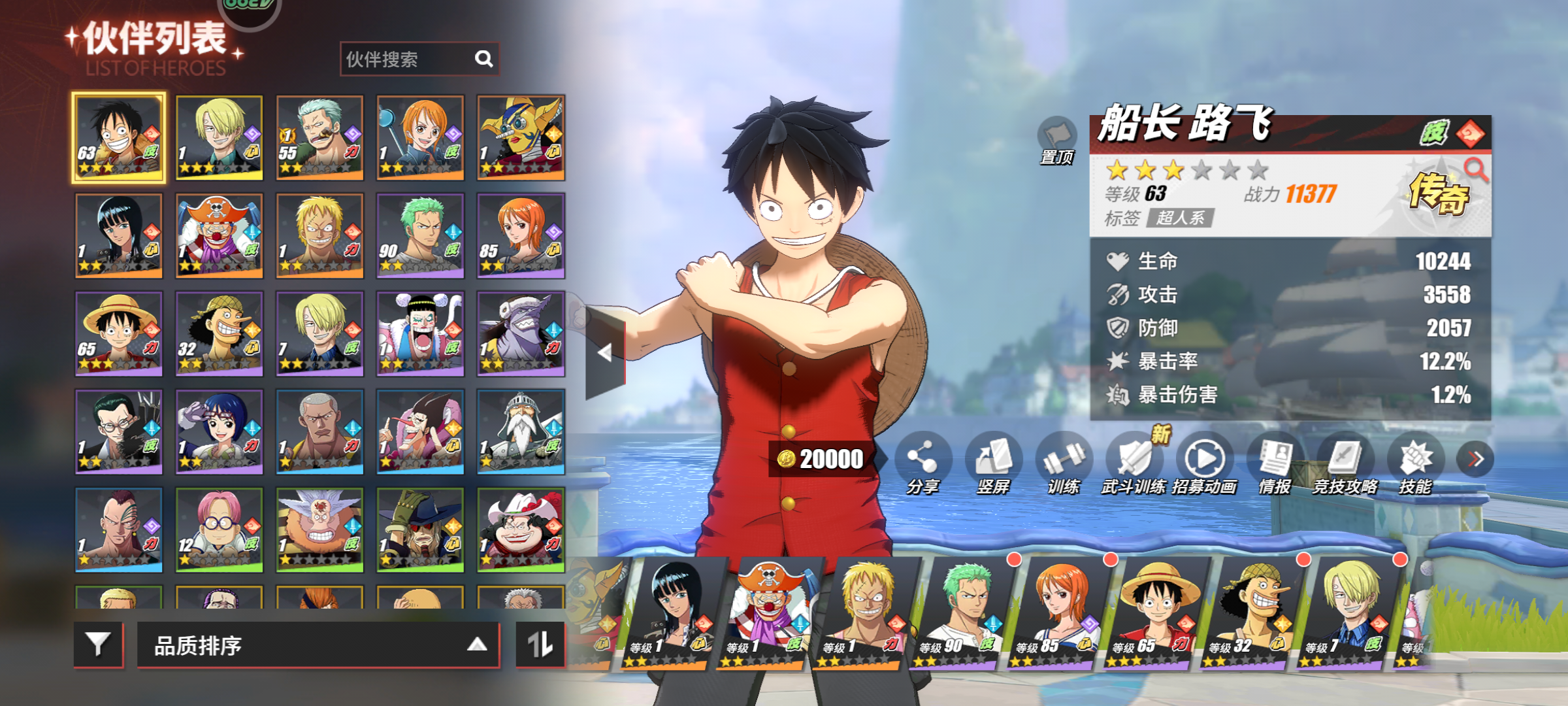Screen dimensions: 1568x706
Task: Open the funnel filter button
Action: [99, 645]
